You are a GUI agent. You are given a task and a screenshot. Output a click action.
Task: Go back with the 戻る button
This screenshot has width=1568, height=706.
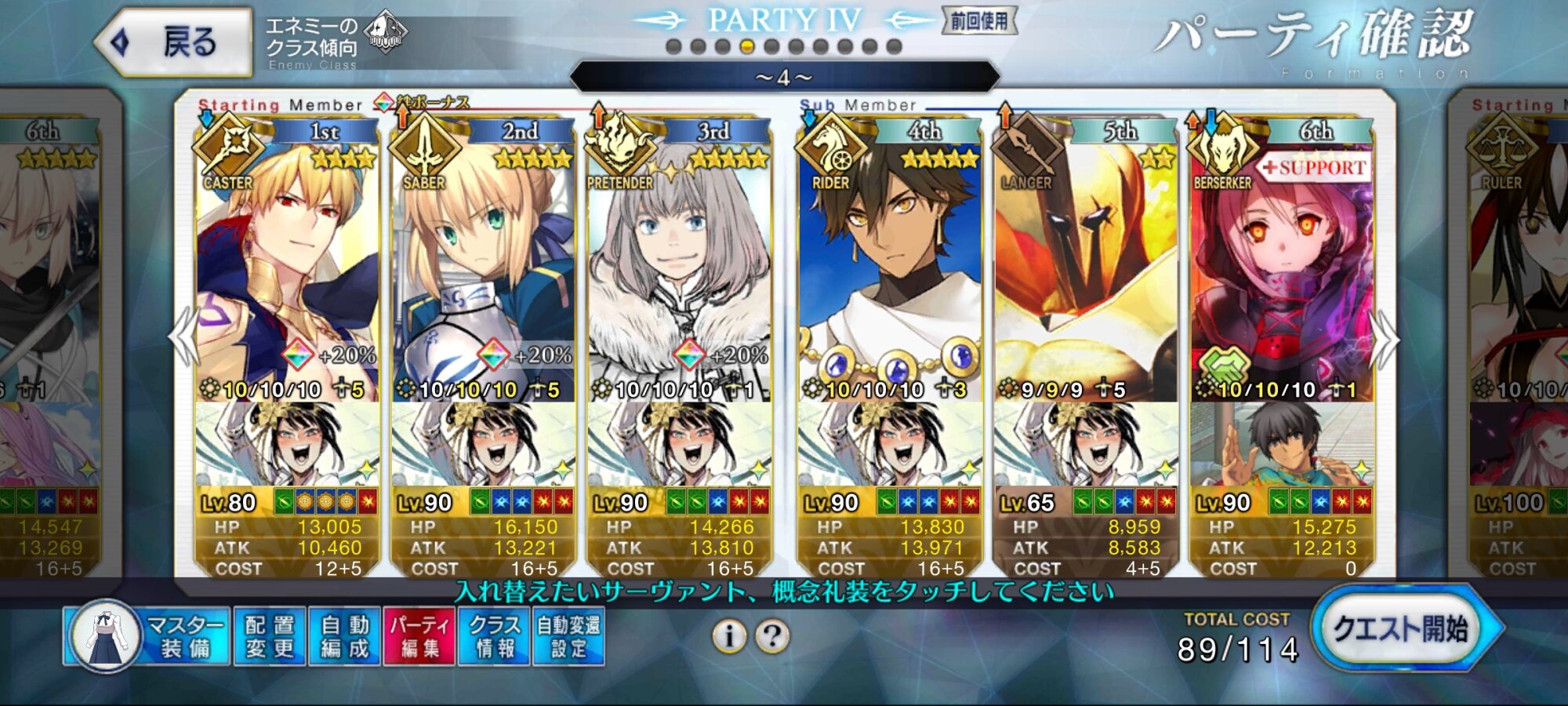(174, 42)
